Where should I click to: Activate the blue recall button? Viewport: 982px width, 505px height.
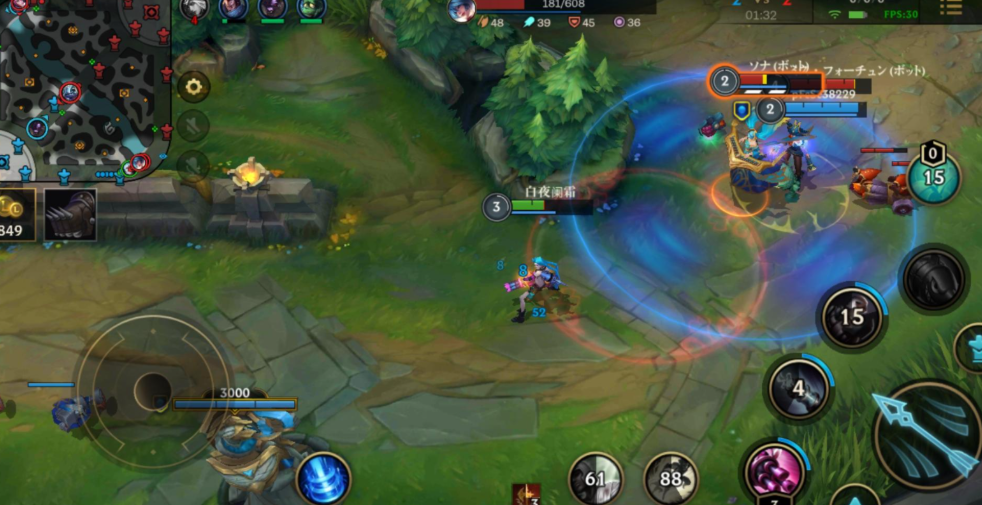pyautogui.click(x=323, y=478)
